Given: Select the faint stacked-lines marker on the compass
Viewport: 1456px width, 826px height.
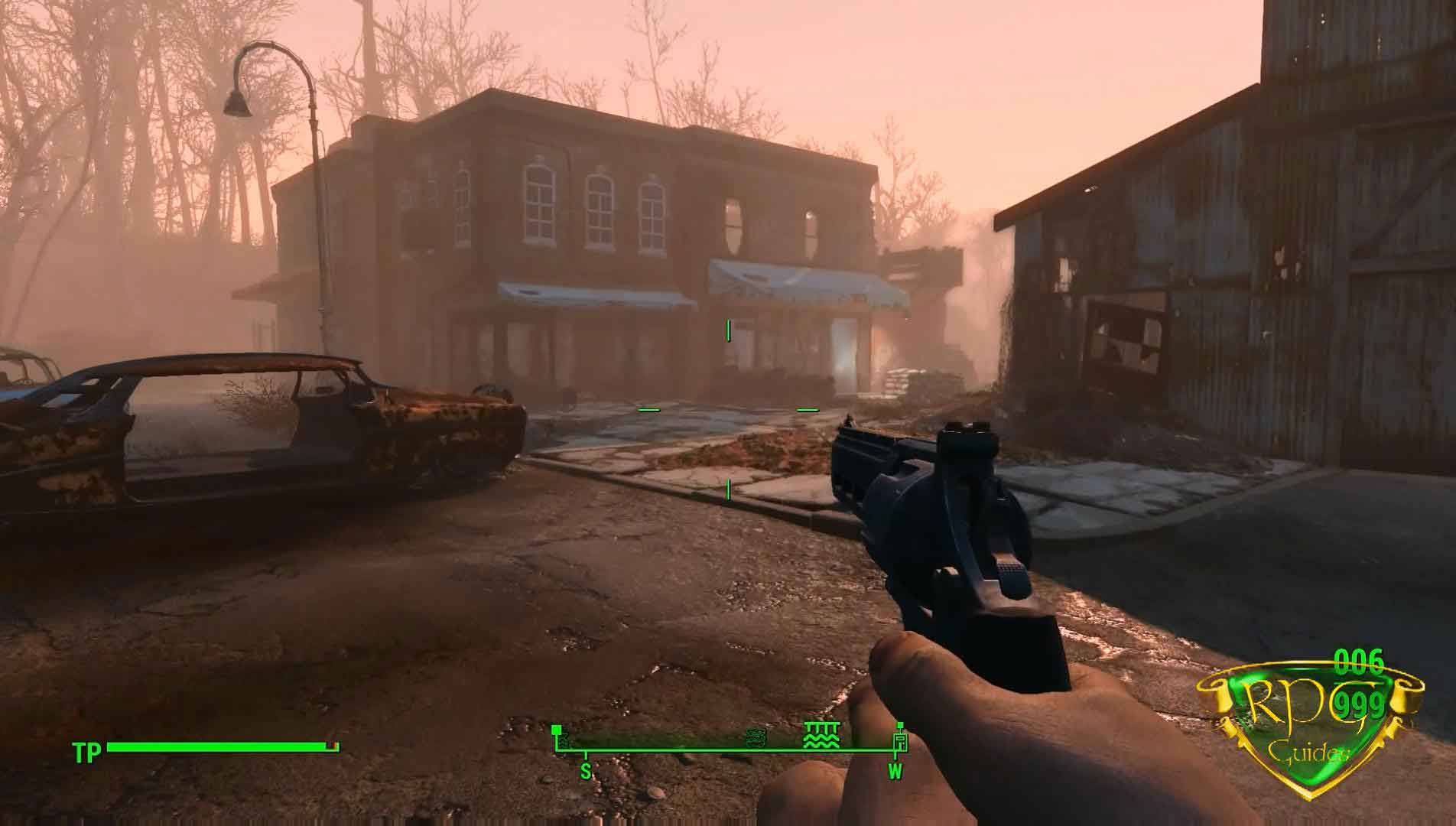Looking at the screenshot, I should [x=754, y=739].
